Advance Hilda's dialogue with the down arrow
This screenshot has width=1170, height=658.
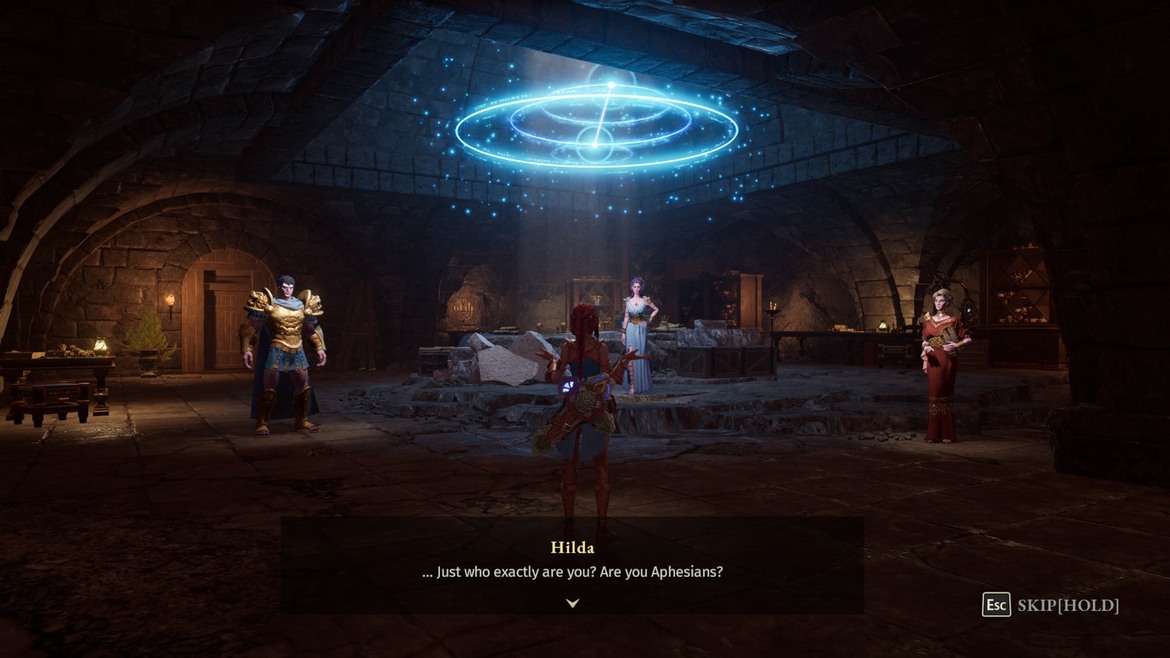coord(572,603)
